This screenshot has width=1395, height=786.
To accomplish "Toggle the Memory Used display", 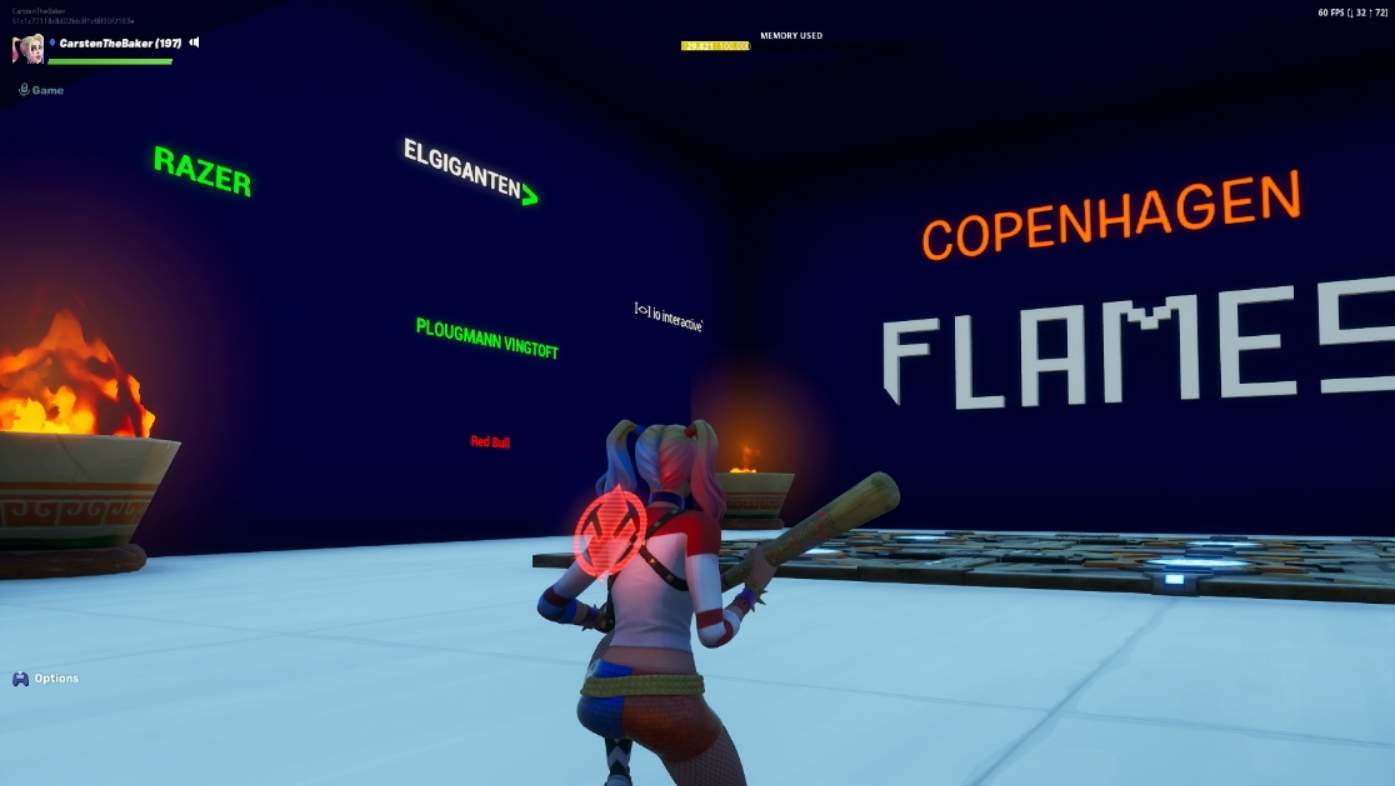I will click(x=790, y=35).
